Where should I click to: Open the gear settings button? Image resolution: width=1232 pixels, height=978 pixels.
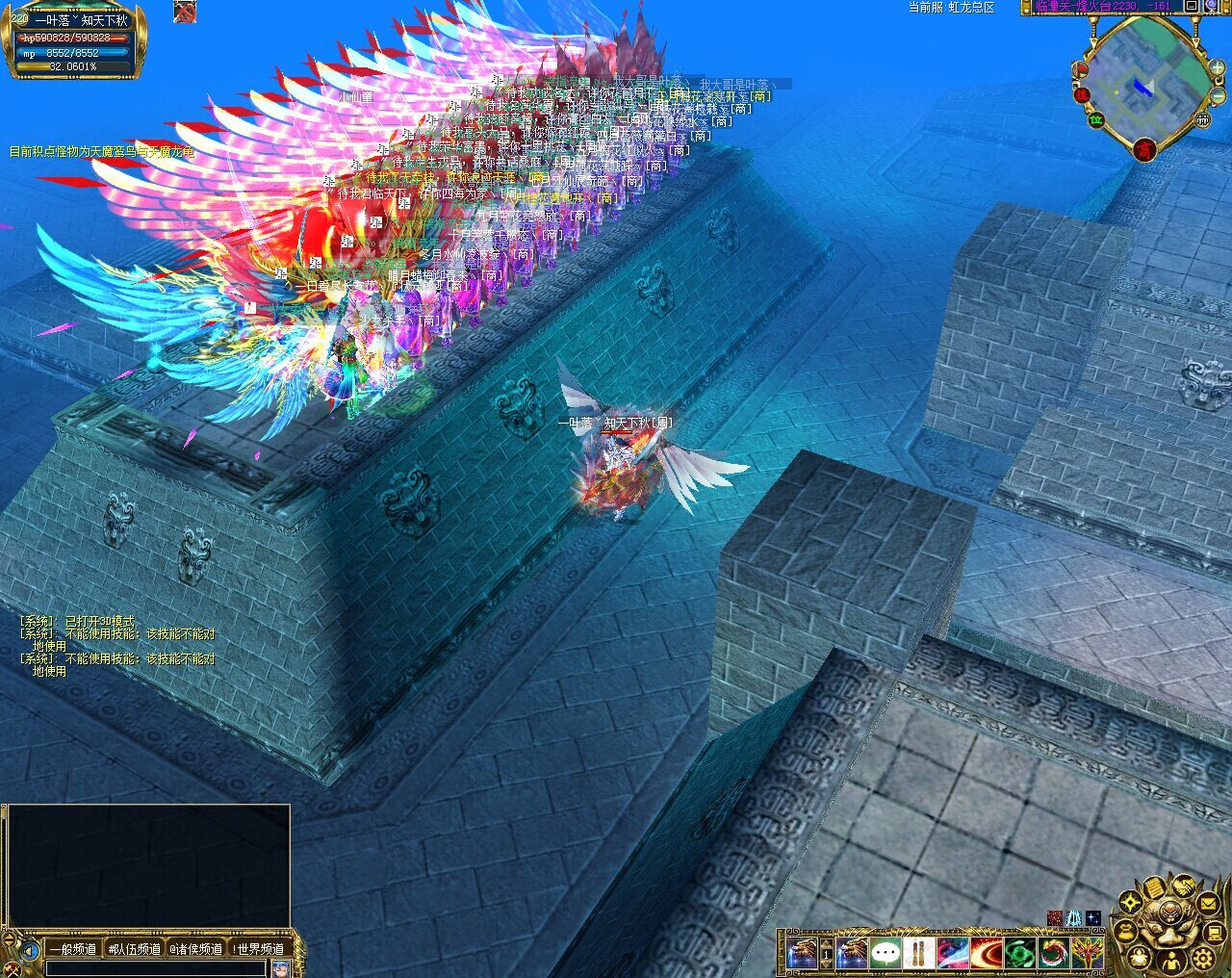pyautogui.click(x=1202, y=958)
